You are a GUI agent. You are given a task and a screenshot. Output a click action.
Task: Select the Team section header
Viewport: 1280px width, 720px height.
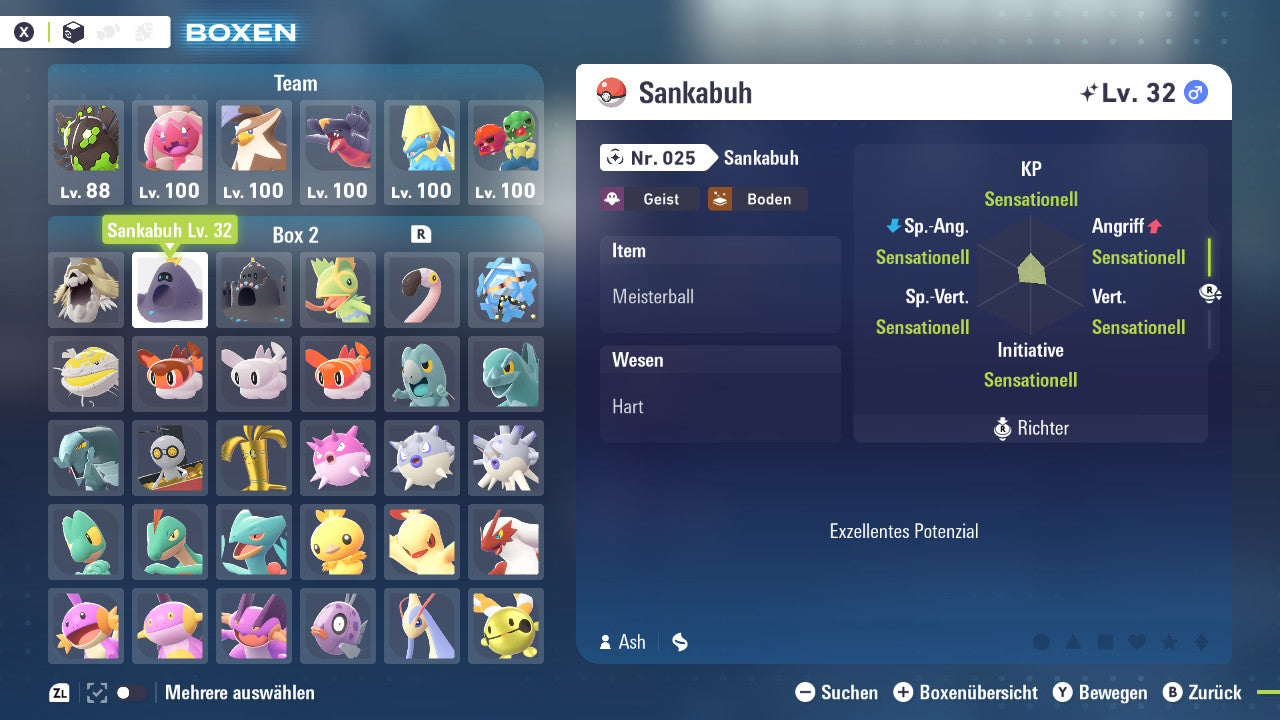(295, 83)
